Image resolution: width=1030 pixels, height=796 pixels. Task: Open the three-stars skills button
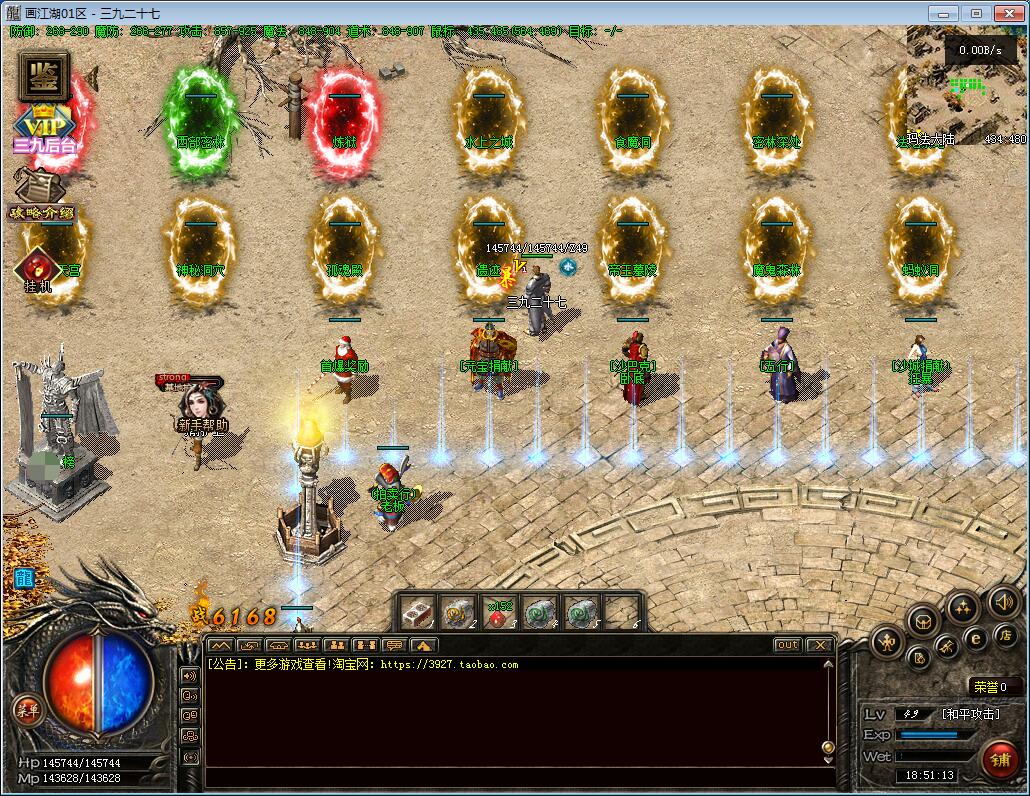tap(962, 606)
